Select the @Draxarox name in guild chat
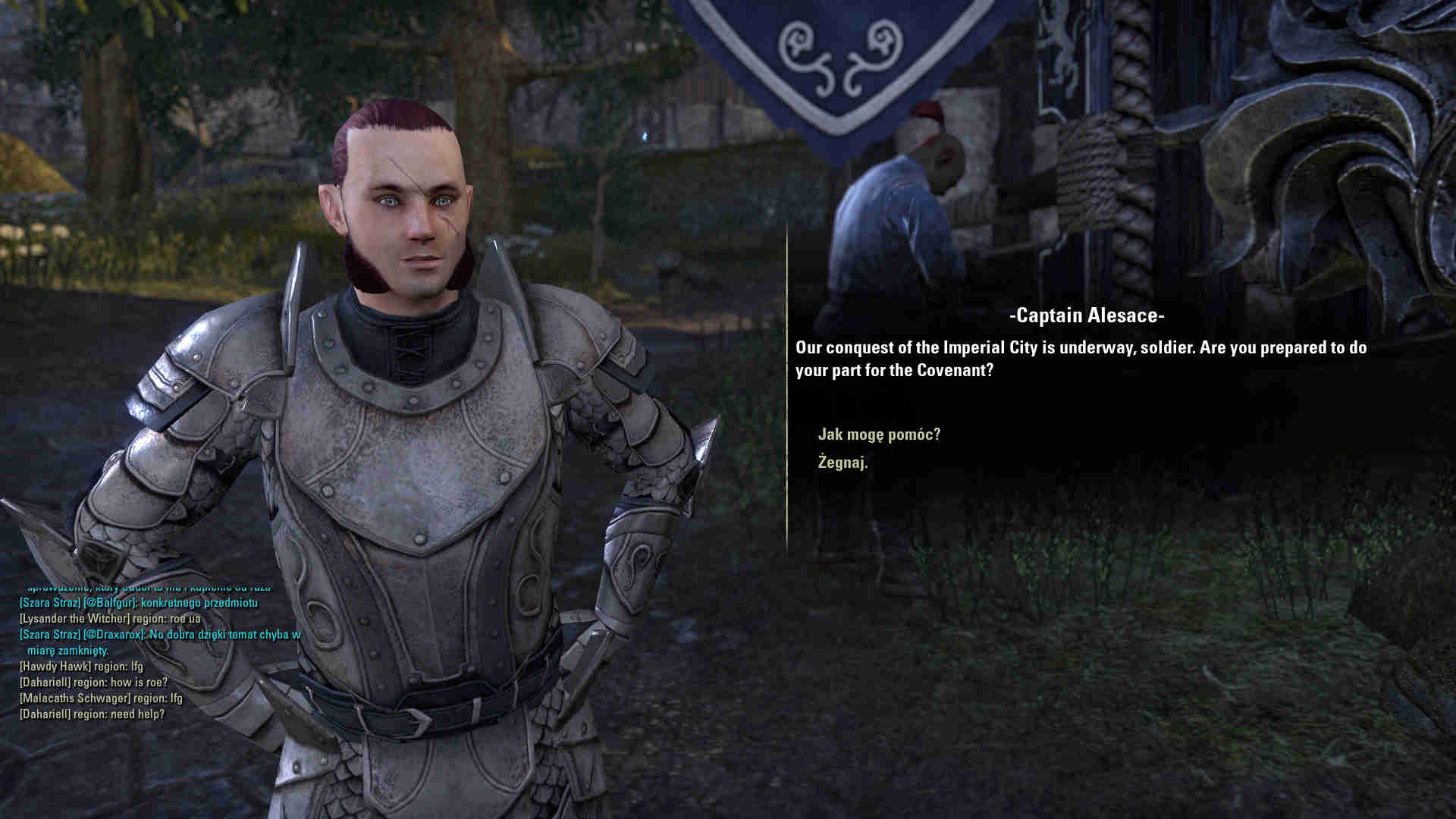The image size is (1456, 819). coord(114,635)
